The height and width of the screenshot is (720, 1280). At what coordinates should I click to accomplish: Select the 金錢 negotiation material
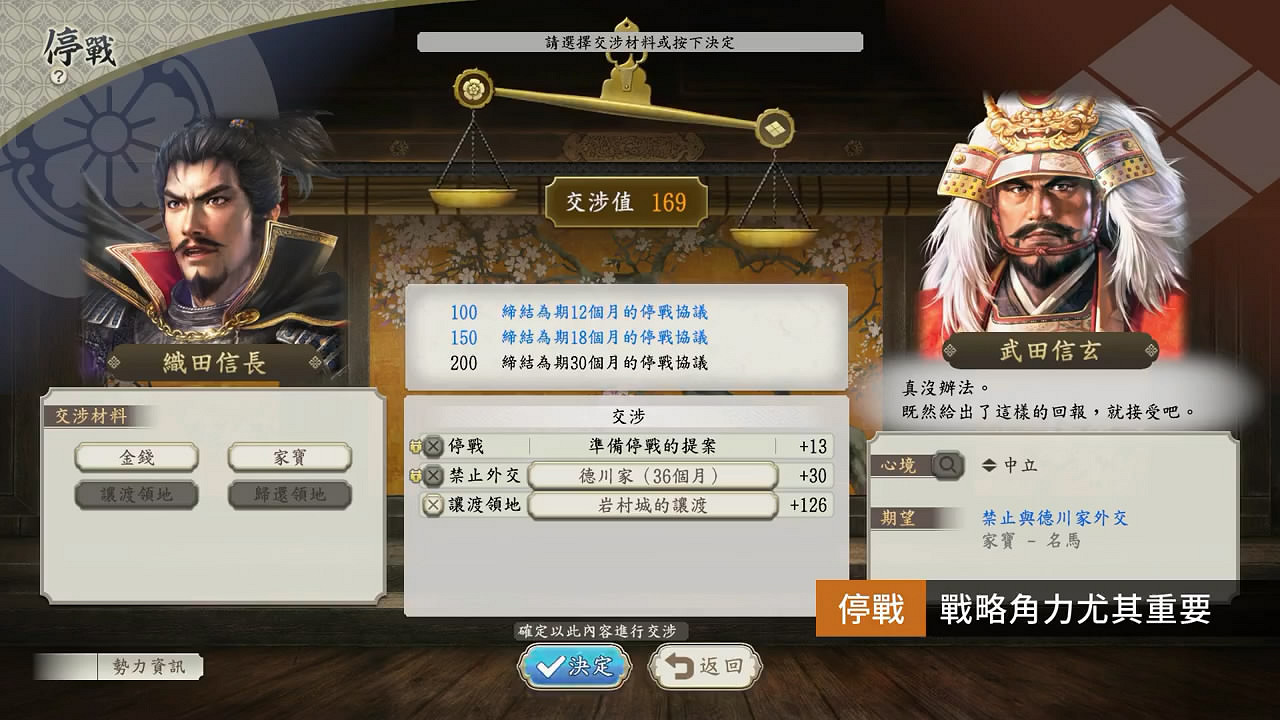pyautogui.click(x=137, y=457)
